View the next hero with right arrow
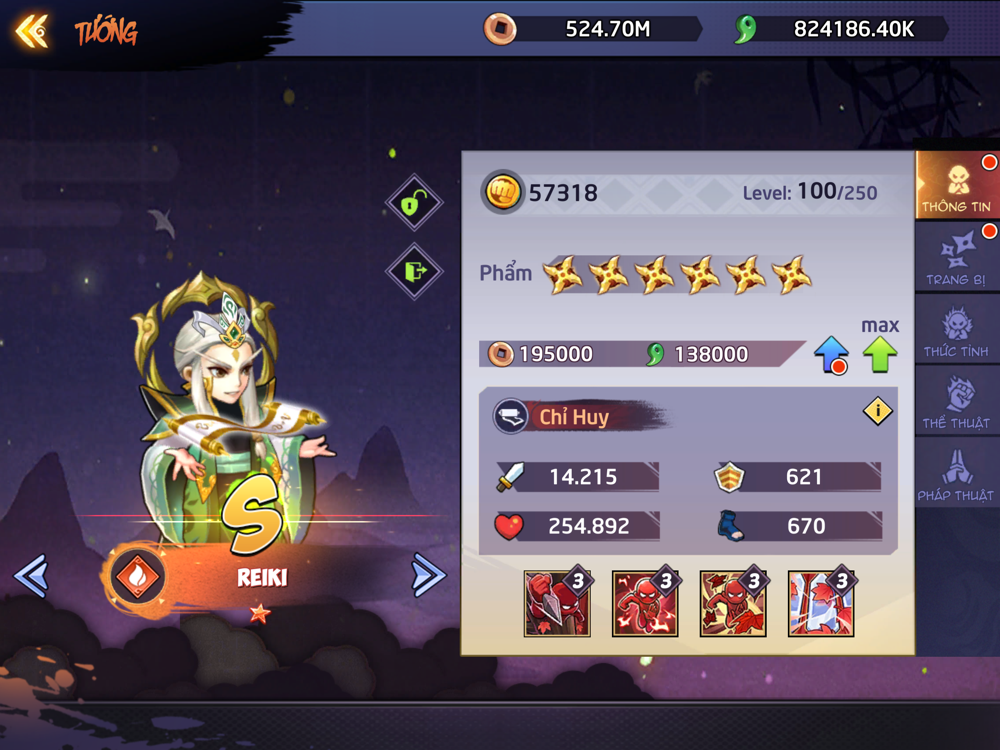This screenshot has width=1000, height=750. coord(428,575)
